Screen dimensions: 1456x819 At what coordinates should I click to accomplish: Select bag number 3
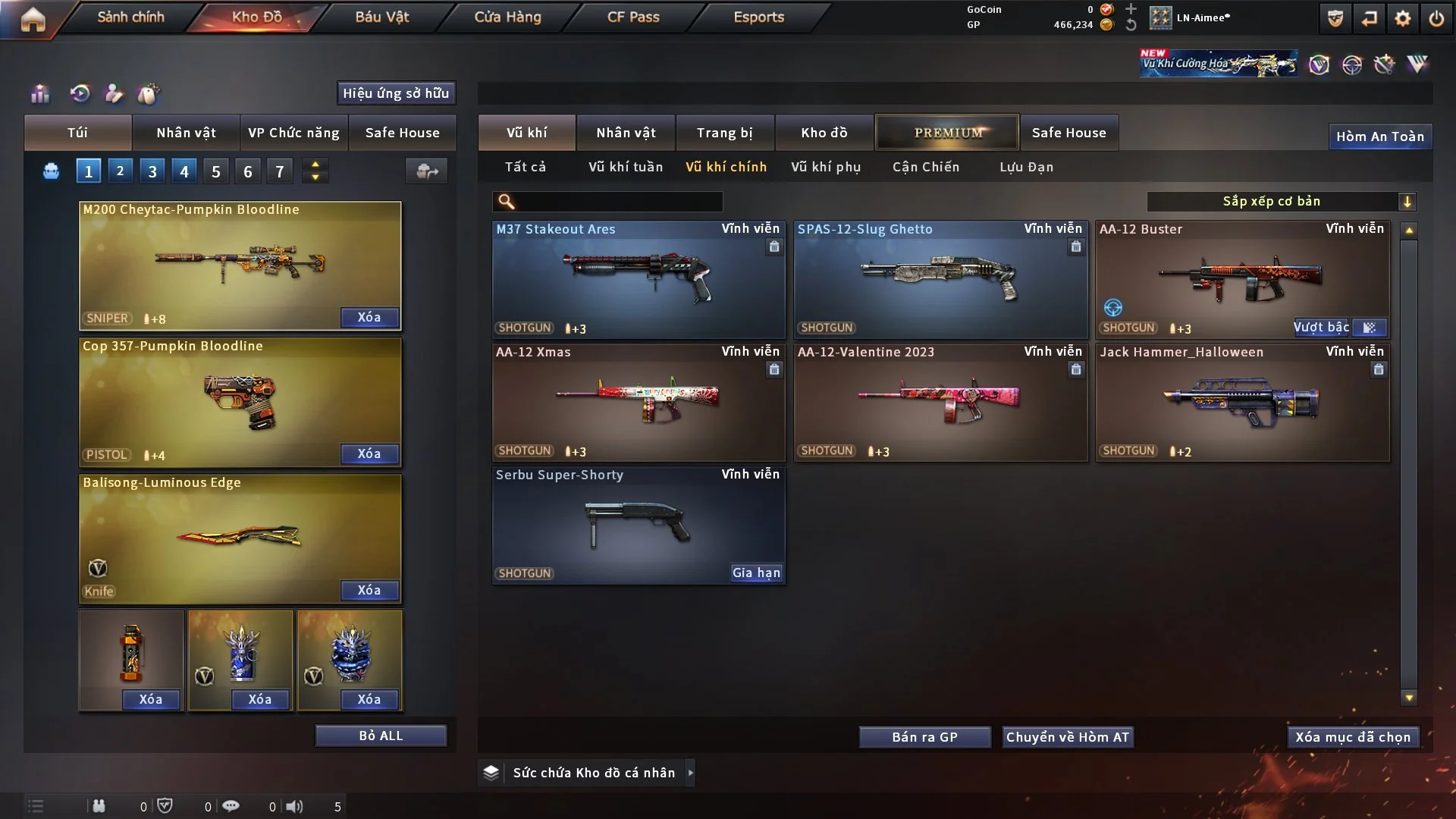(152, 171)
